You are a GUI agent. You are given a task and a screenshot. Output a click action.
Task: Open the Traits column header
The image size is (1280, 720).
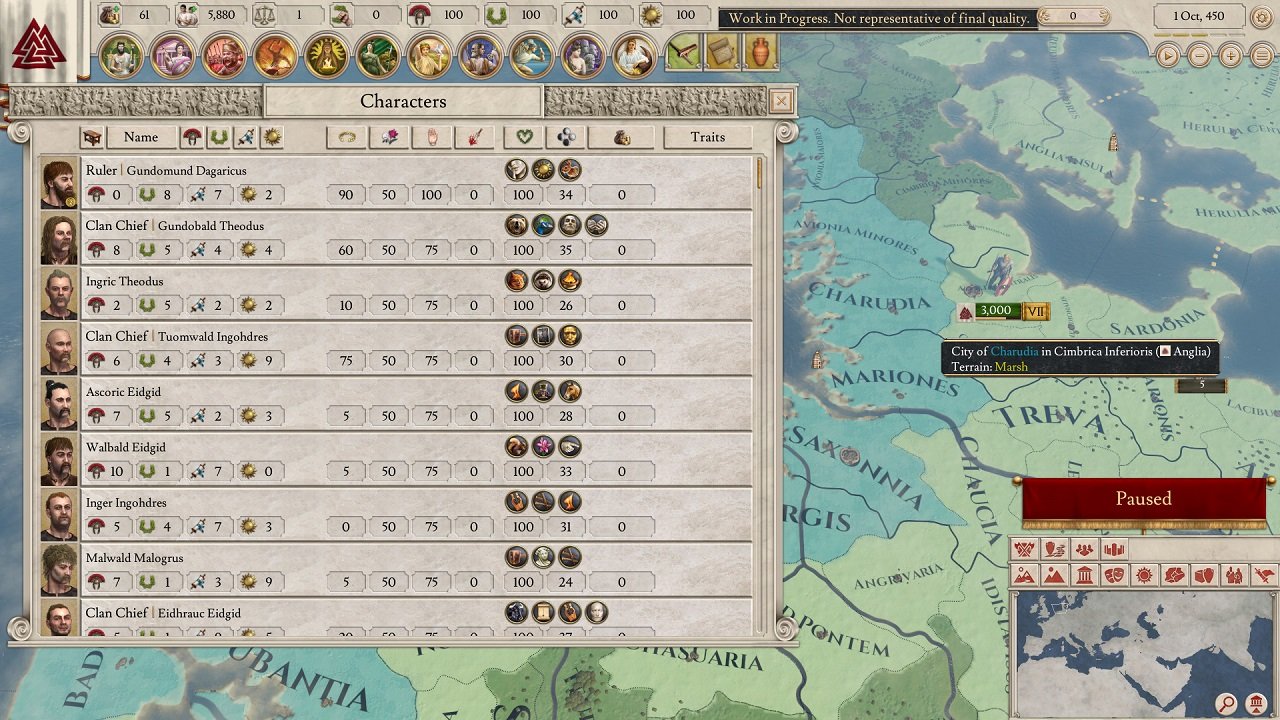point(709,137)
